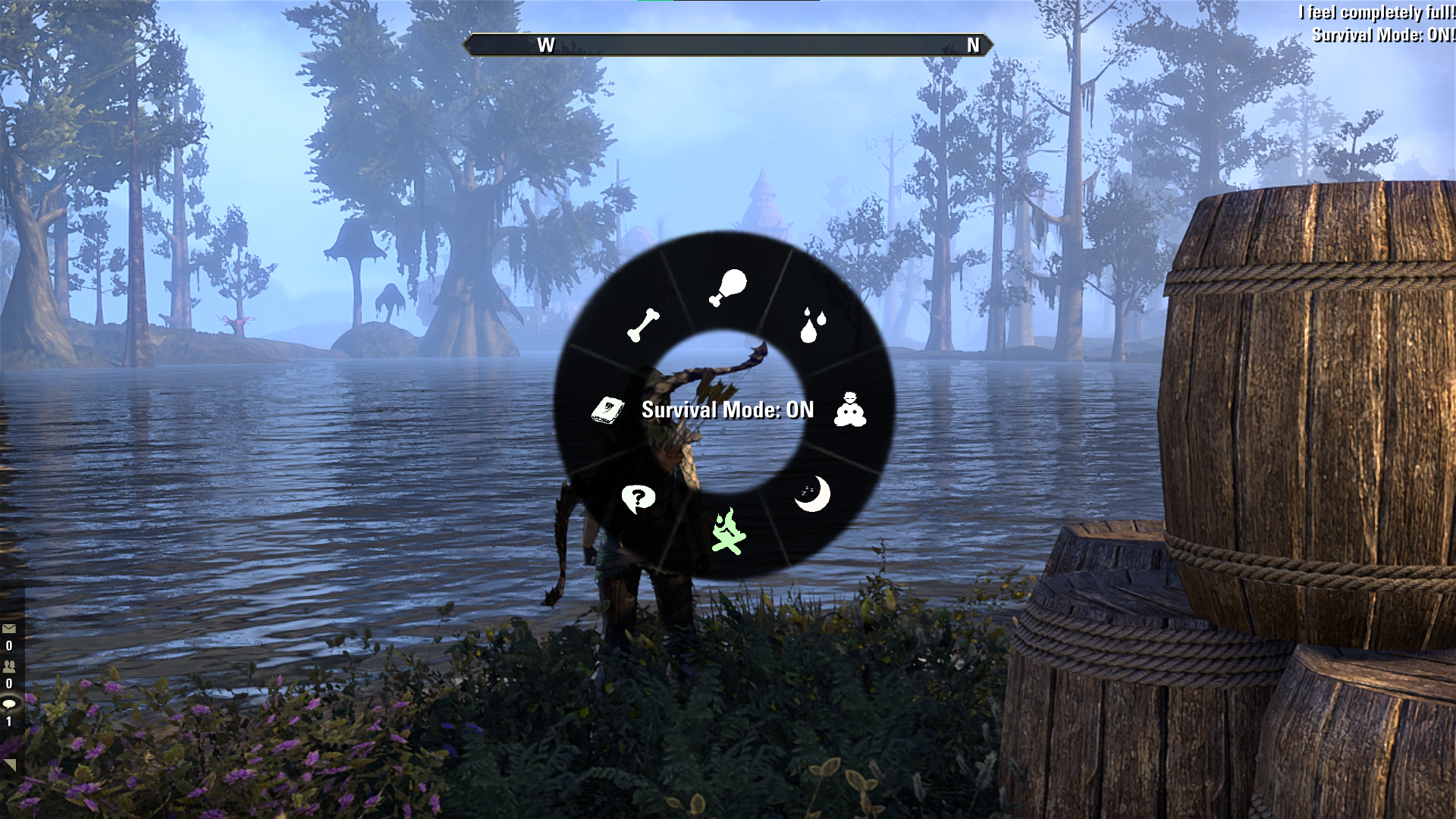Click the mail counter showing 0

pos(9,646)
